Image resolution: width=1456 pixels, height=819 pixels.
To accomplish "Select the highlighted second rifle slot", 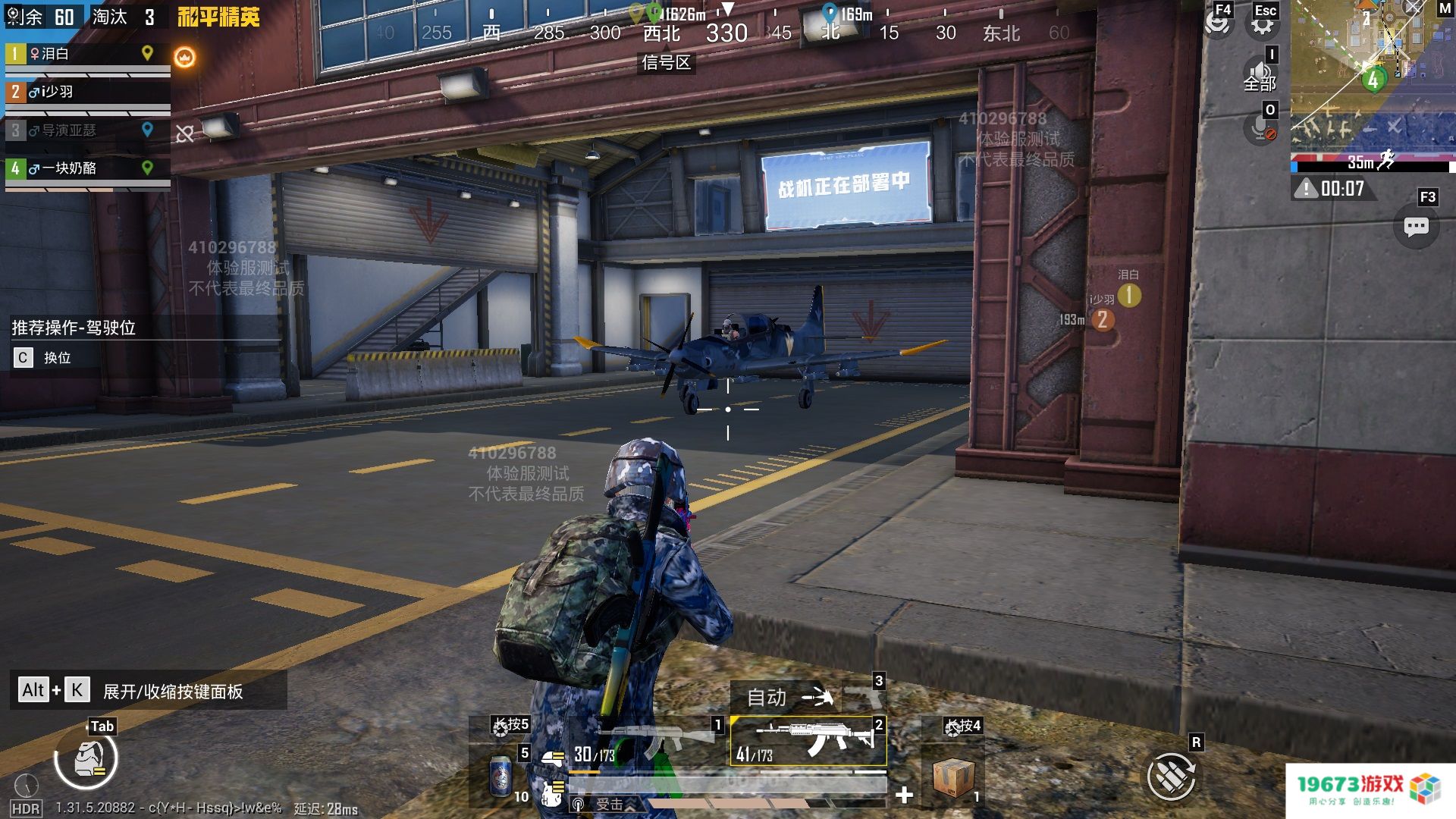I will (x=808, y=741).
